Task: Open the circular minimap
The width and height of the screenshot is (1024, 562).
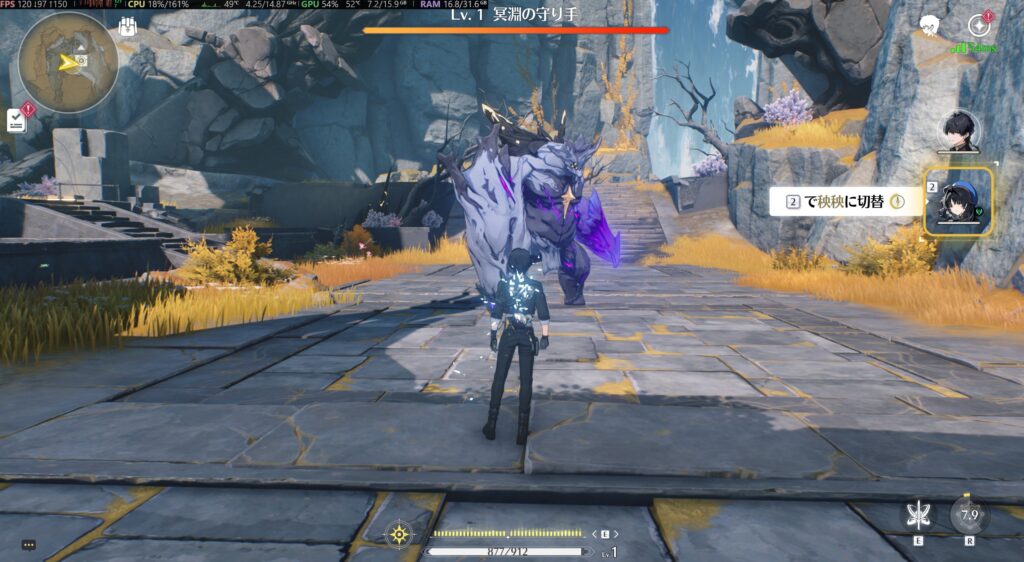Action: tap(68, 62)
